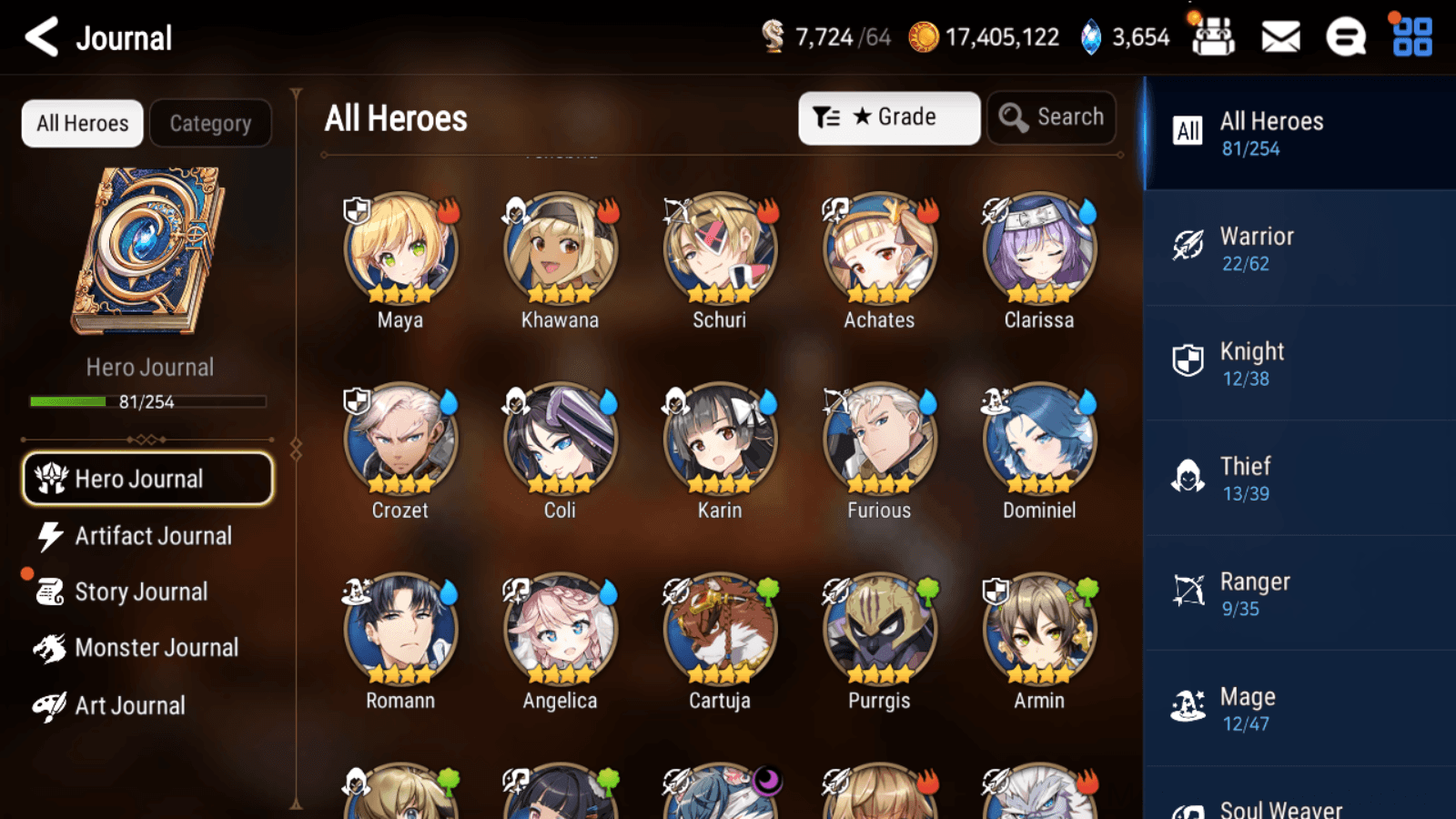This screenshot has height=819, width=1456.
Task: Open the mail inbox icon
Action: click(x=1279, y=37)
